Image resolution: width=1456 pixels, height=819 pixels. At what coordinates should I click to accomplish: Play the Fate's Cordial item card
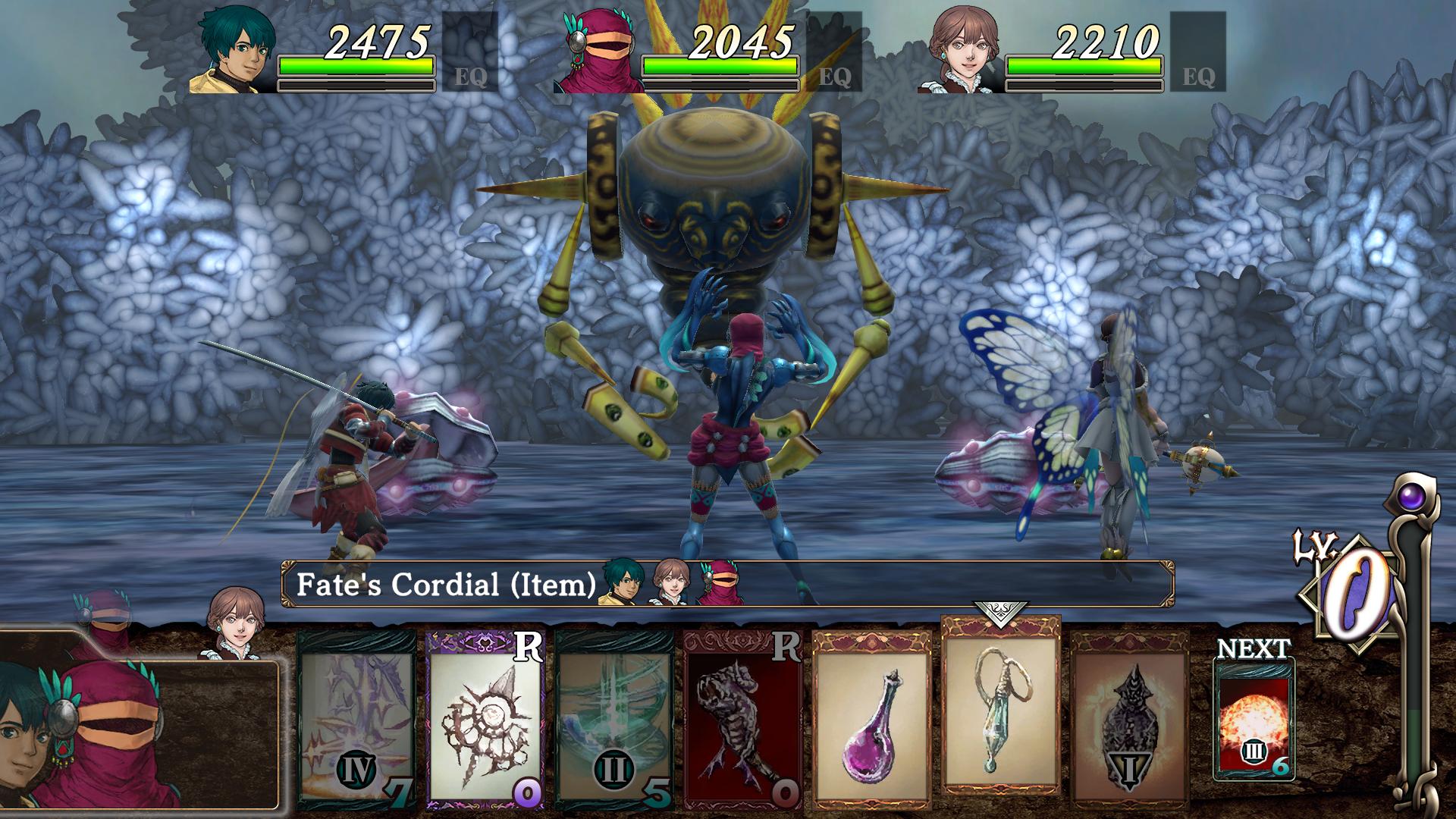1000,707
